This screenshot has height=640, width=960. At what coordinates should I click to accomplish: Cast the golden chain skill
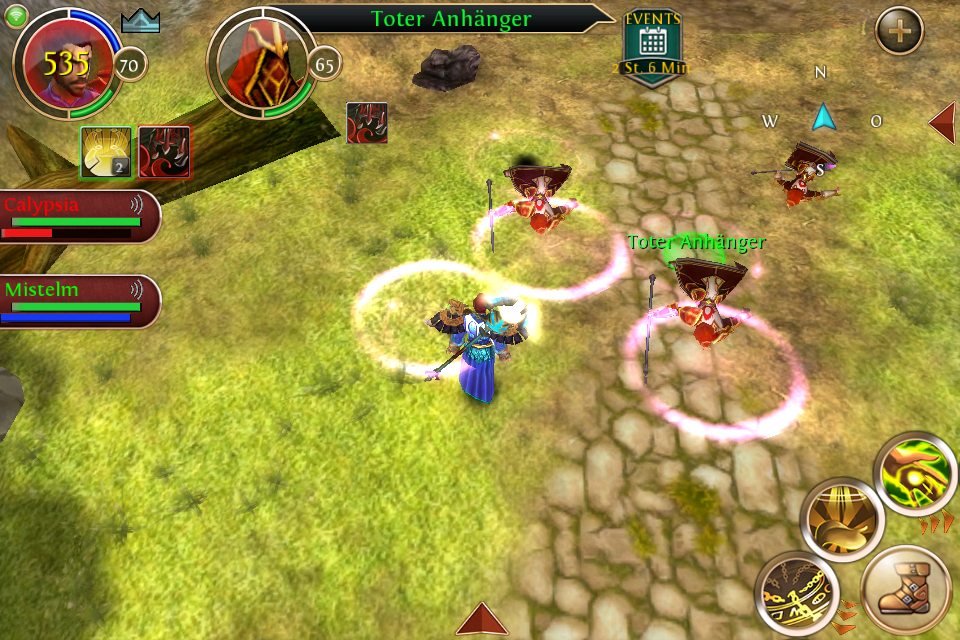[796, 592]
